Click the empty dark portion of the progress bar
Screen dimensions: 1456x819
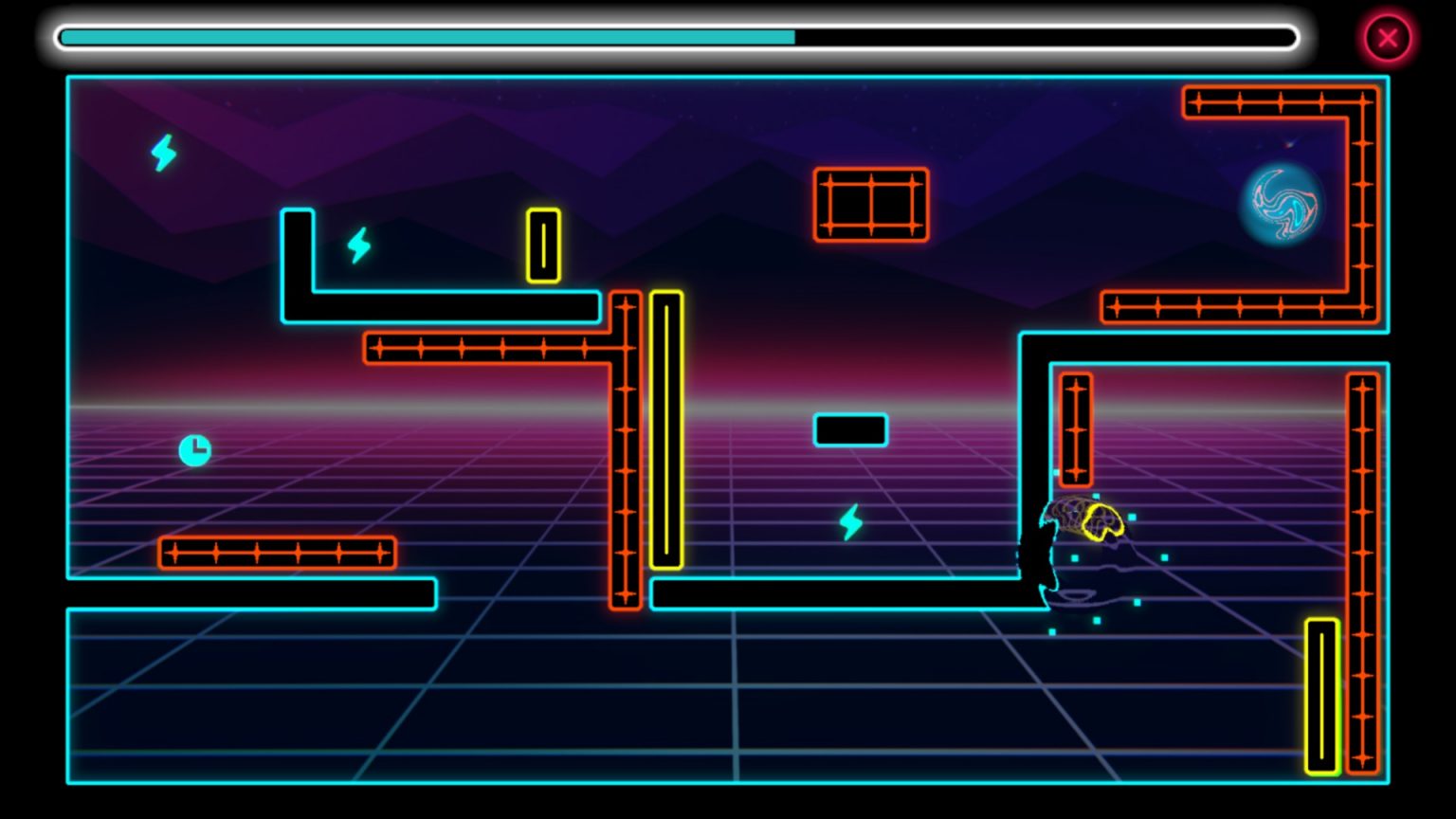pos(1043,37)
